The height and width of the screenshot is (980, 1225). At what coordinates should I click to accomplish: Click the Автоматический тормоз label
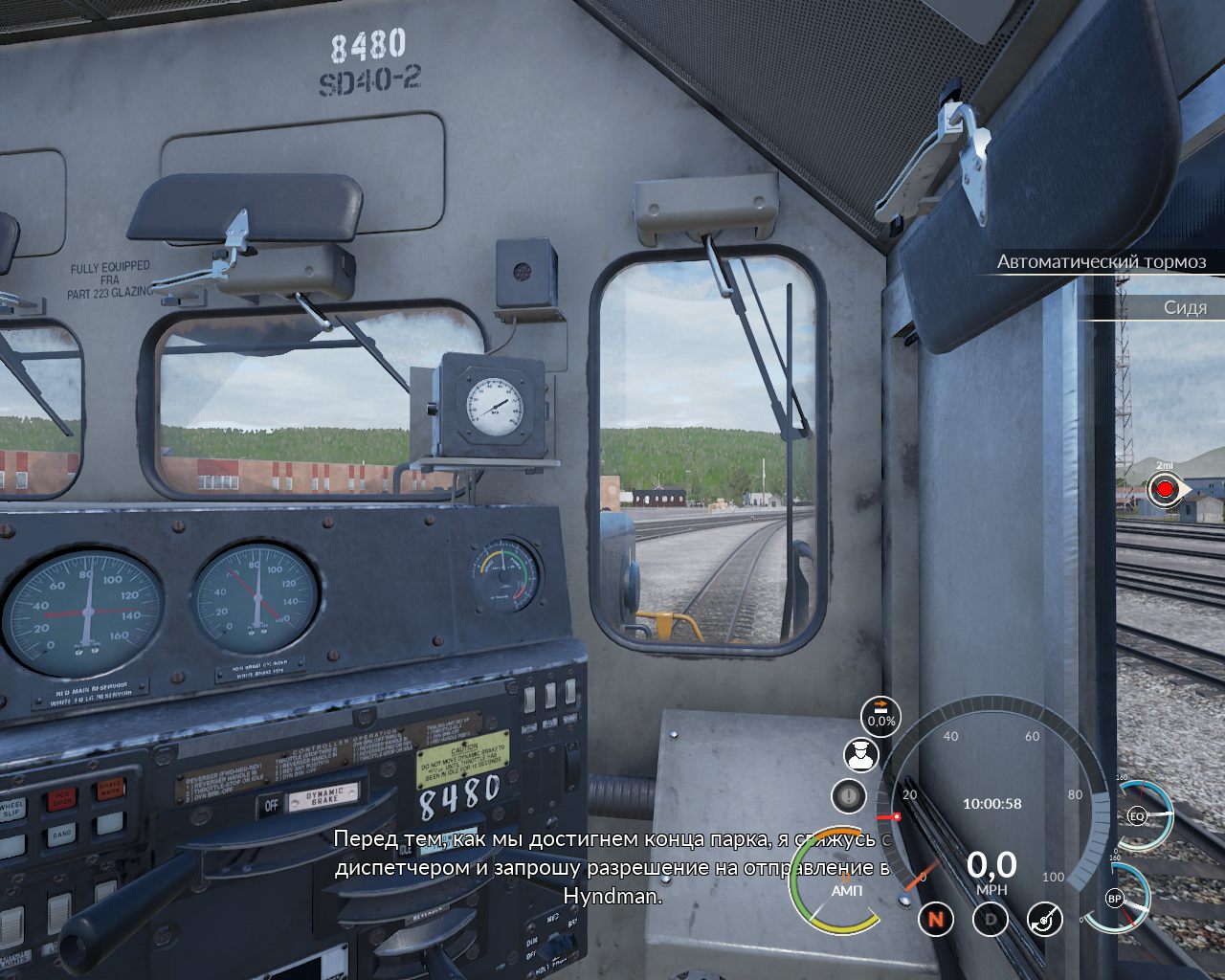tap(1101, 261)
